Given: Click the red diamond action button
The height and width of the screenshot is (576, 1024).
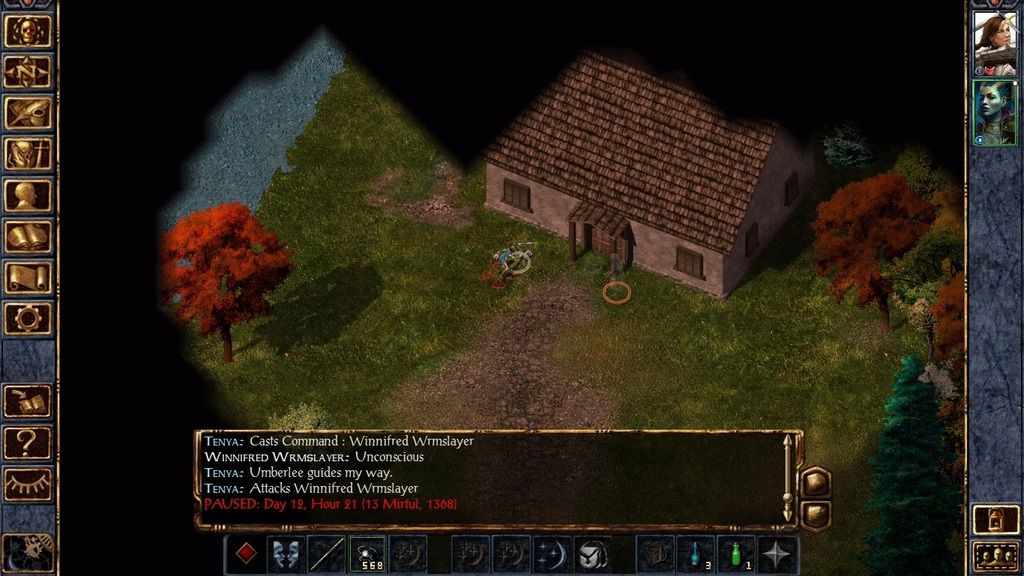Looking at the screenshot, I should (x=246, y=554).
